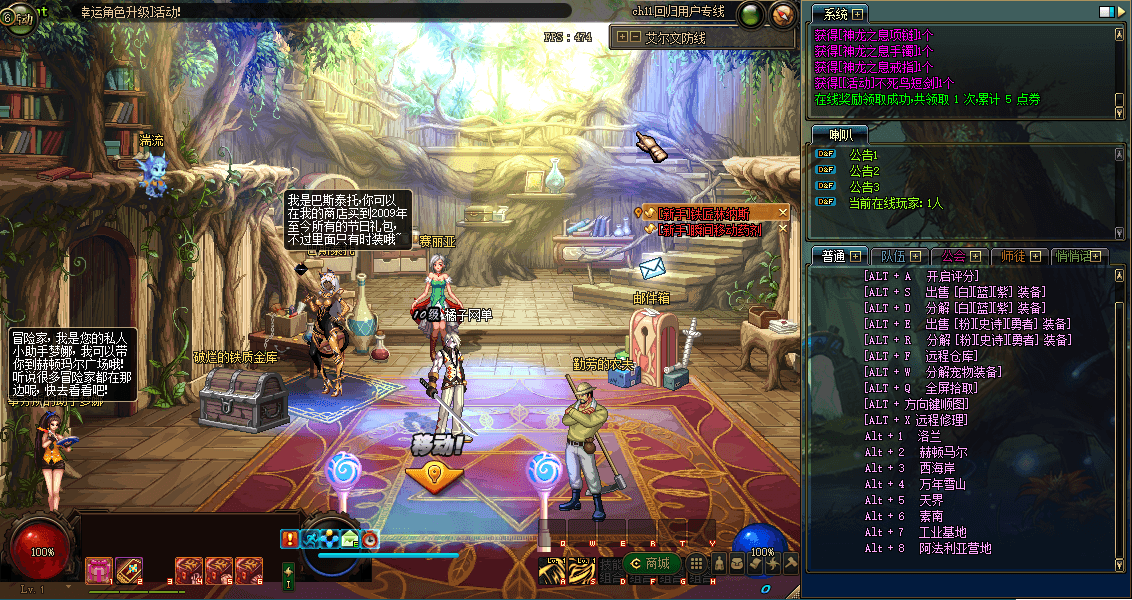1132x600 pixels.
Task: Close the 铁匠林纳斯 quest tracker entry
Action: click(783, 212)
